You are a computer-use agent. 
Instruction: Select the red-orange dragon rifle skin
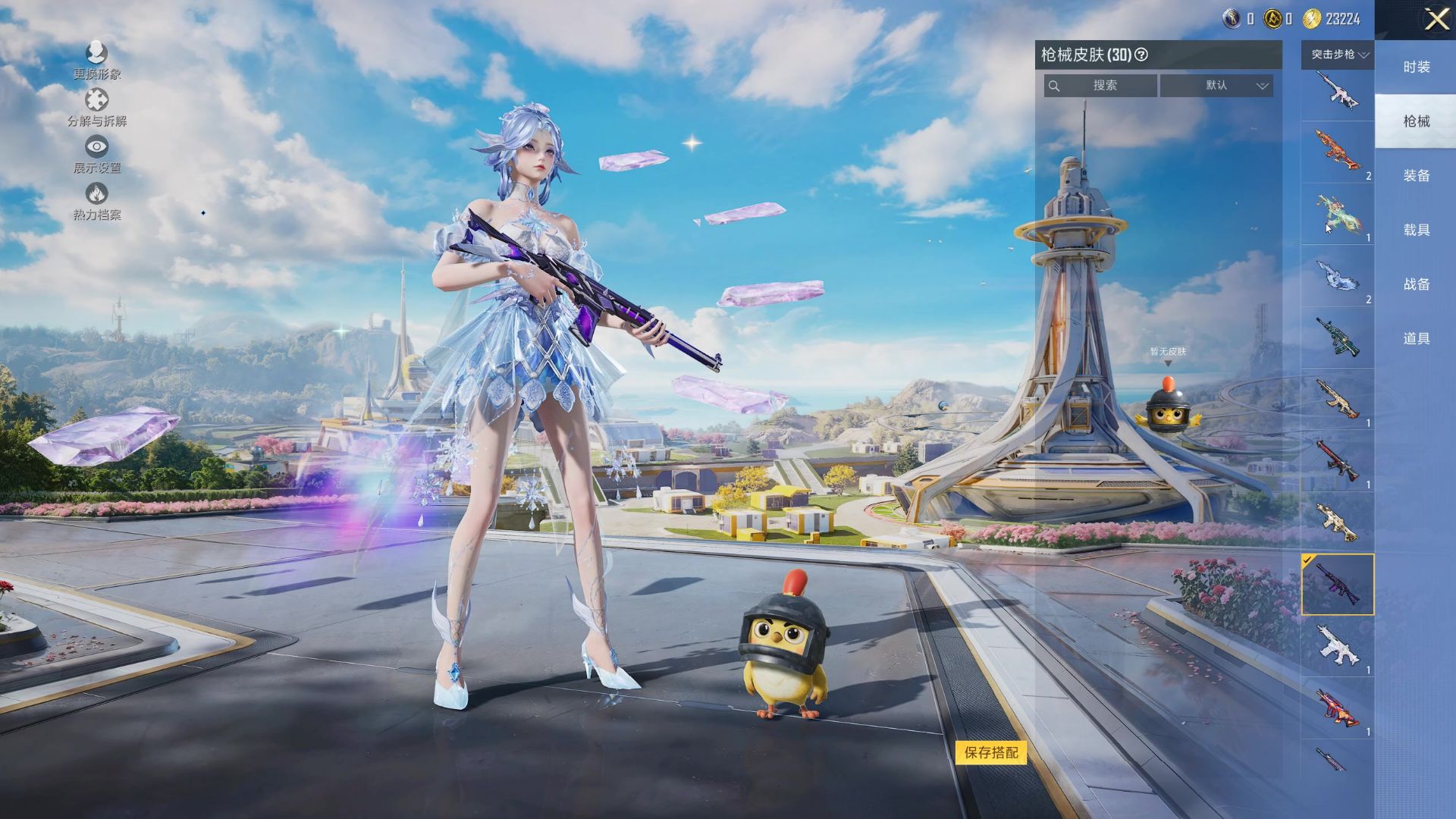tap(1337, 151)
